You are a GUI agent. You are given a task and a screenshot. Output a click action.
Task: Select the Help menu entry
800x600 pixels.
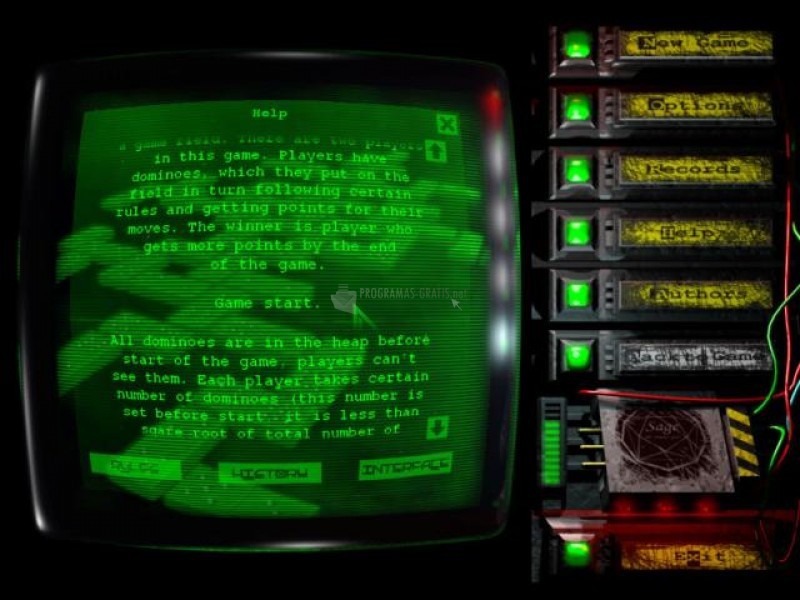pyautogui.click(x=694, y=232)
